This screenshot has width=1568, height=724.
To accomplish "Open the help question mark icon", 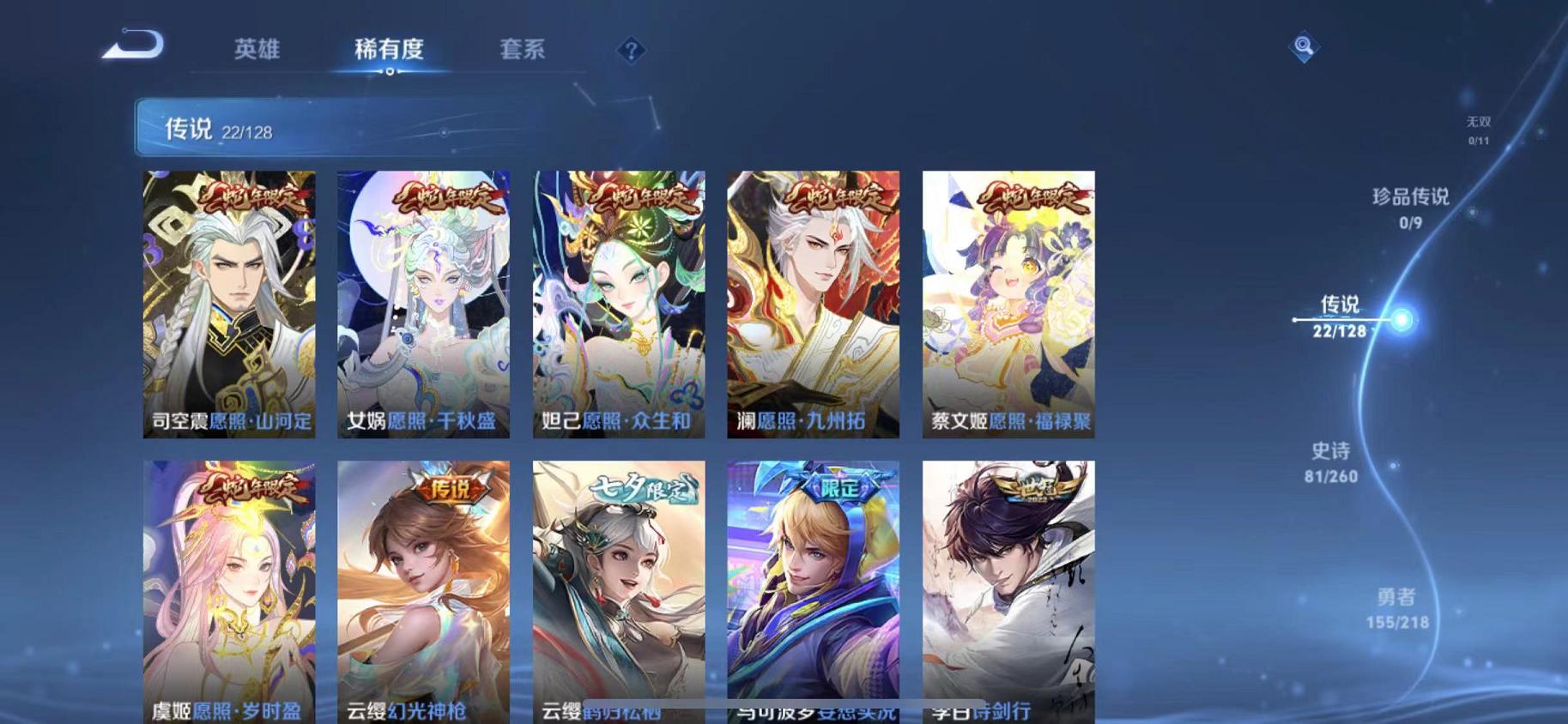I will tap(632, 51).
